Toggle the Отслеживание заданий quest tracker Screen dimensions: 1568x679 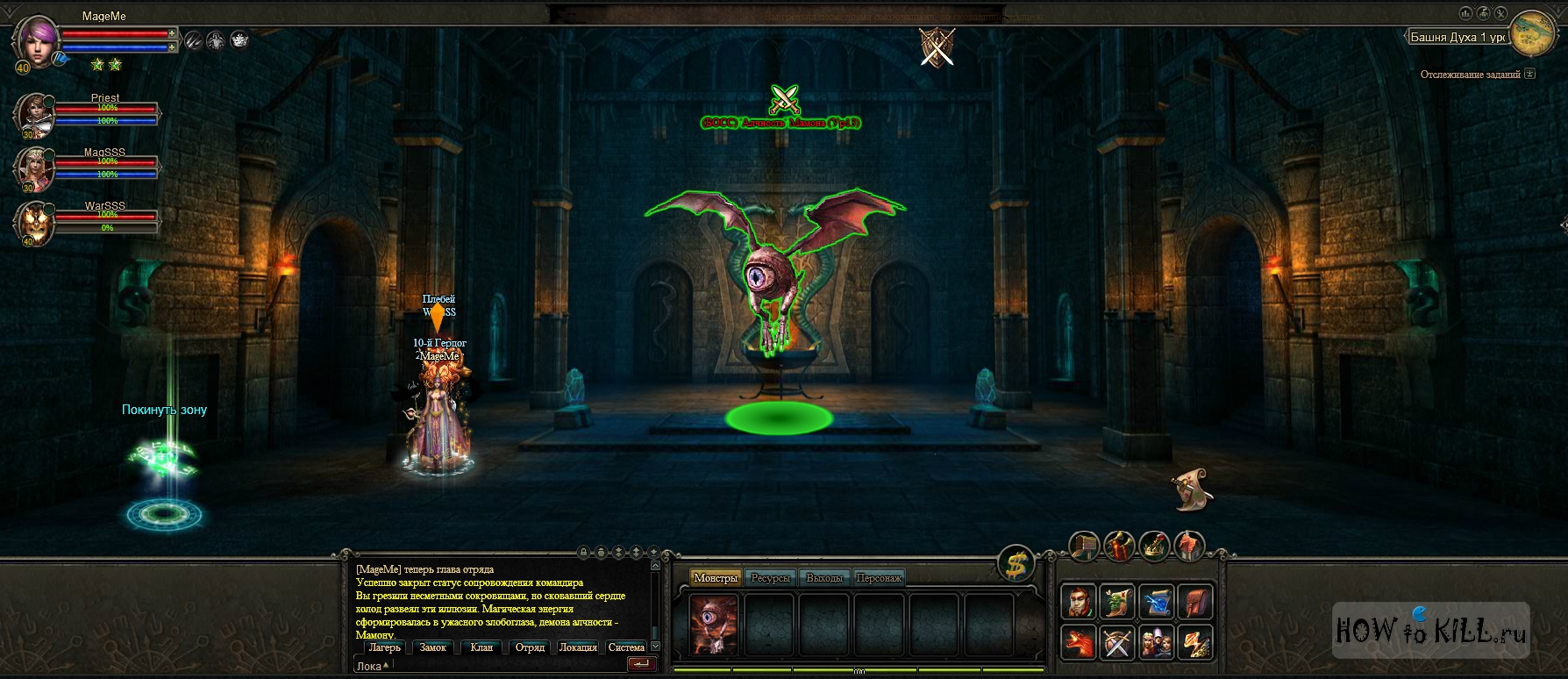click(1530, 75)
